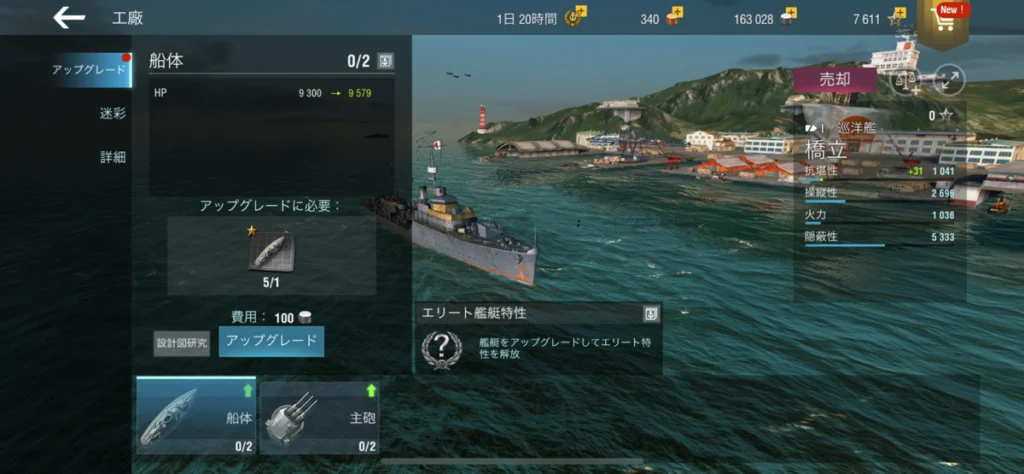Expand the view with diagonal arrows icon
The height and width of the screenshot is (474, 1024).
947,81
